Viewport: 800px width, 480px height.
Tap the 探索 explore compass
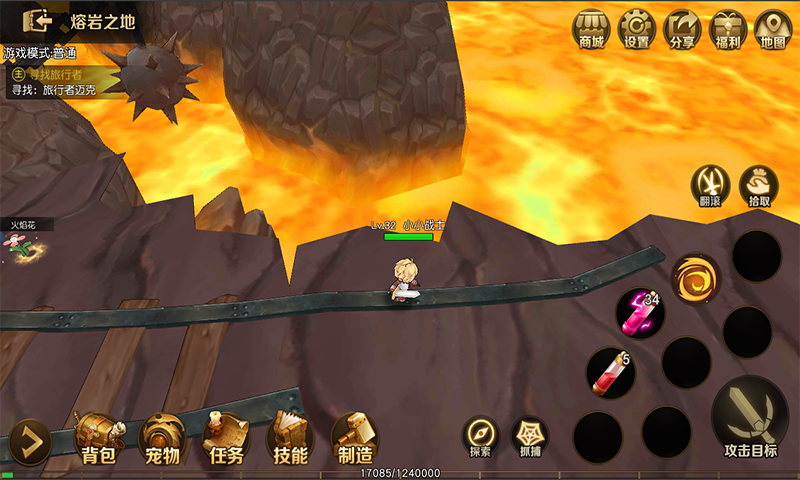tap(480, 437)
